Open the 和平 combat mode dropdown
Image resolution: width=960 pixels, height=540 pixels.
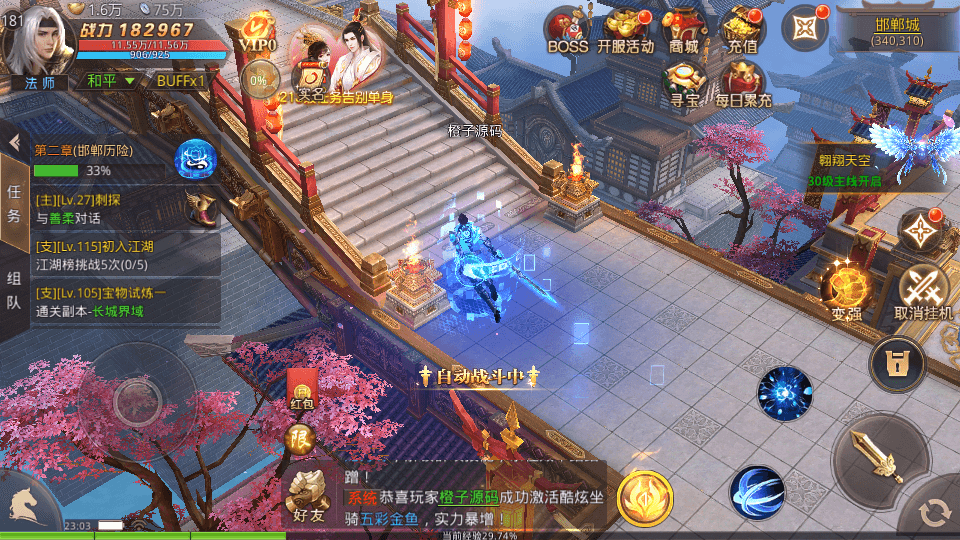[x=109, y=80]
